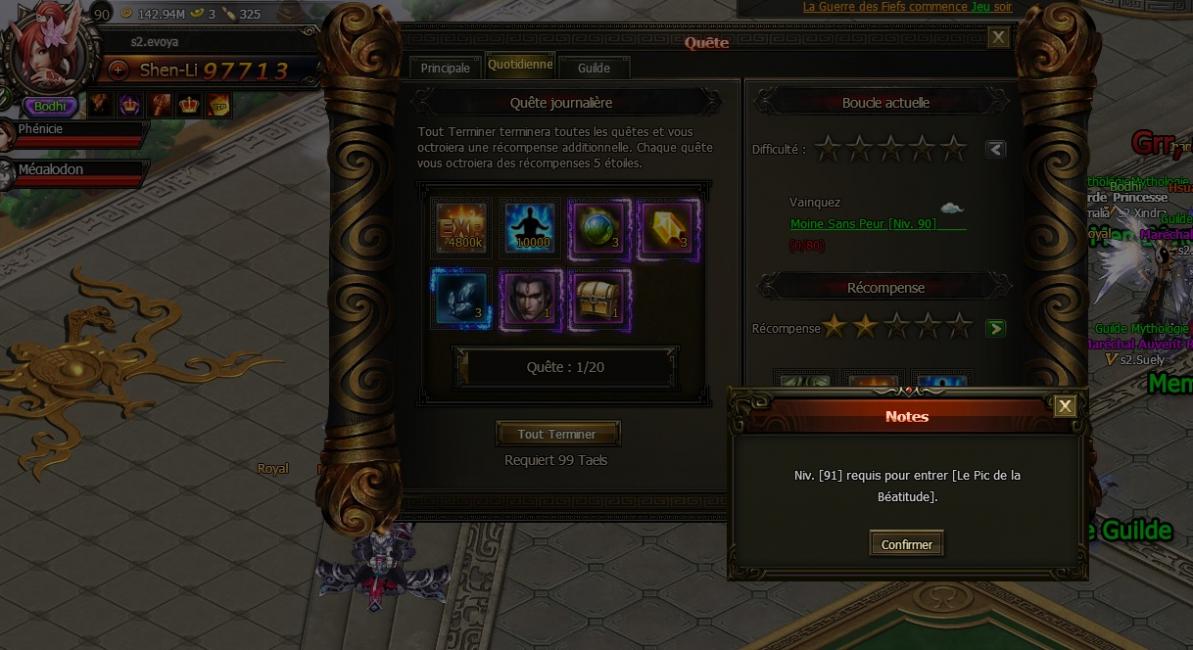The width and height of the screenshot is (1193, 650).
Task: Select the grey ore reward slot
Action: (461, 298)
